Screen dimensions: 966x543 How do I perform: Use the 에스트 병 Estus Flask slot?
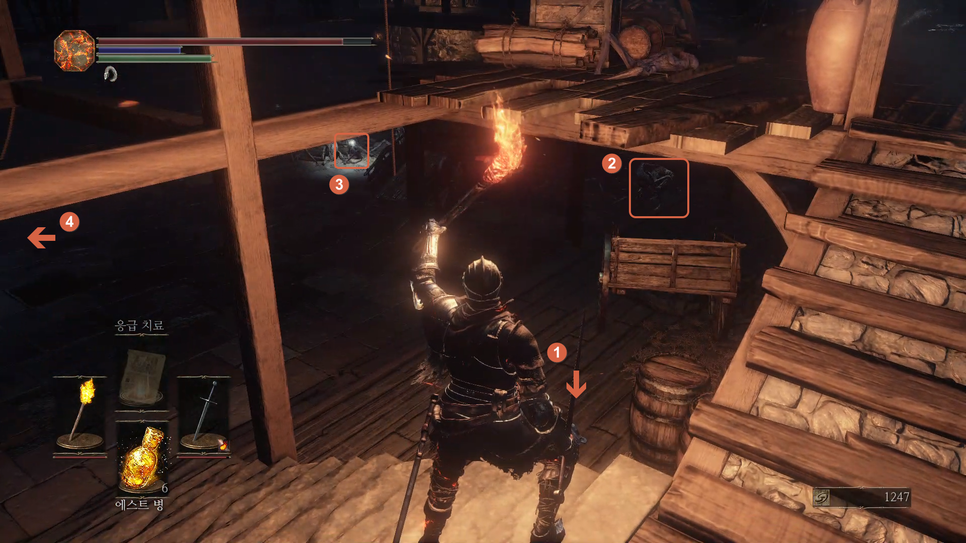tap(141, 459)
